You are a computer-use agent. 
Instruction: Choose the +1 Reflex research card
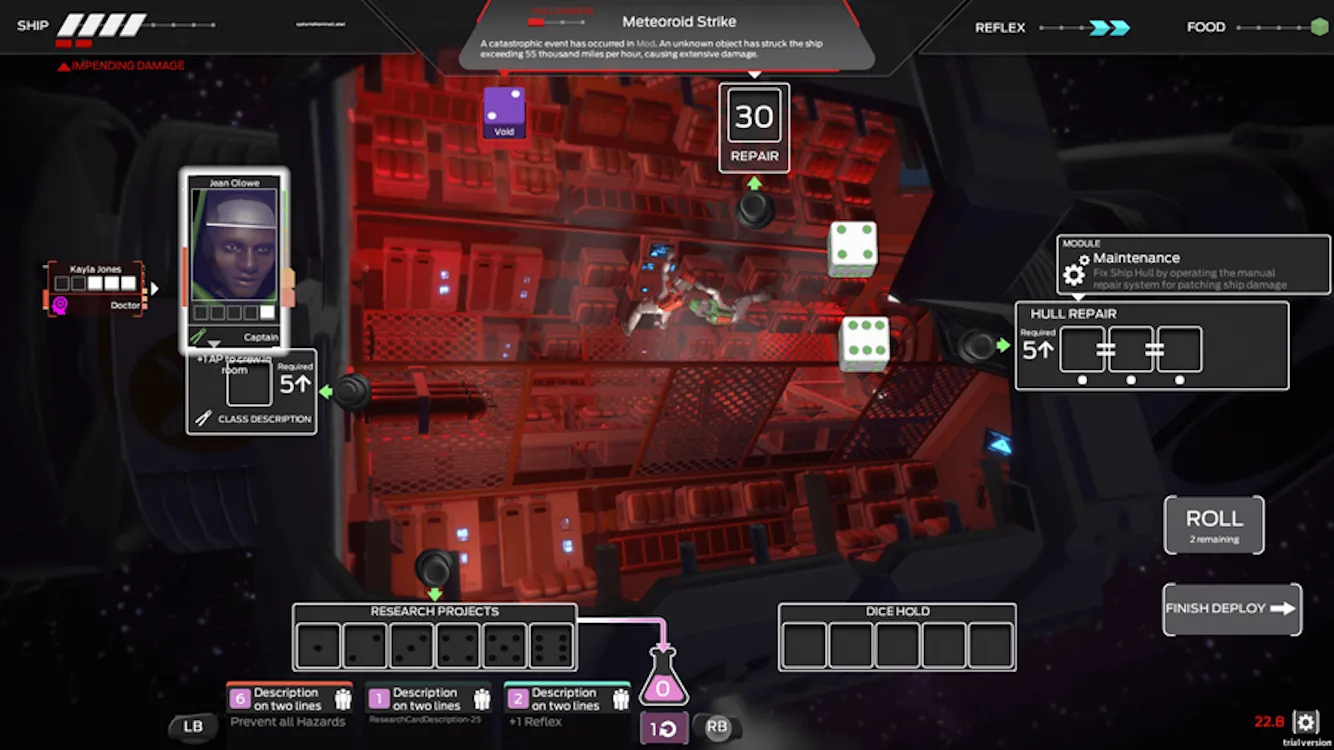pos(566,706)
